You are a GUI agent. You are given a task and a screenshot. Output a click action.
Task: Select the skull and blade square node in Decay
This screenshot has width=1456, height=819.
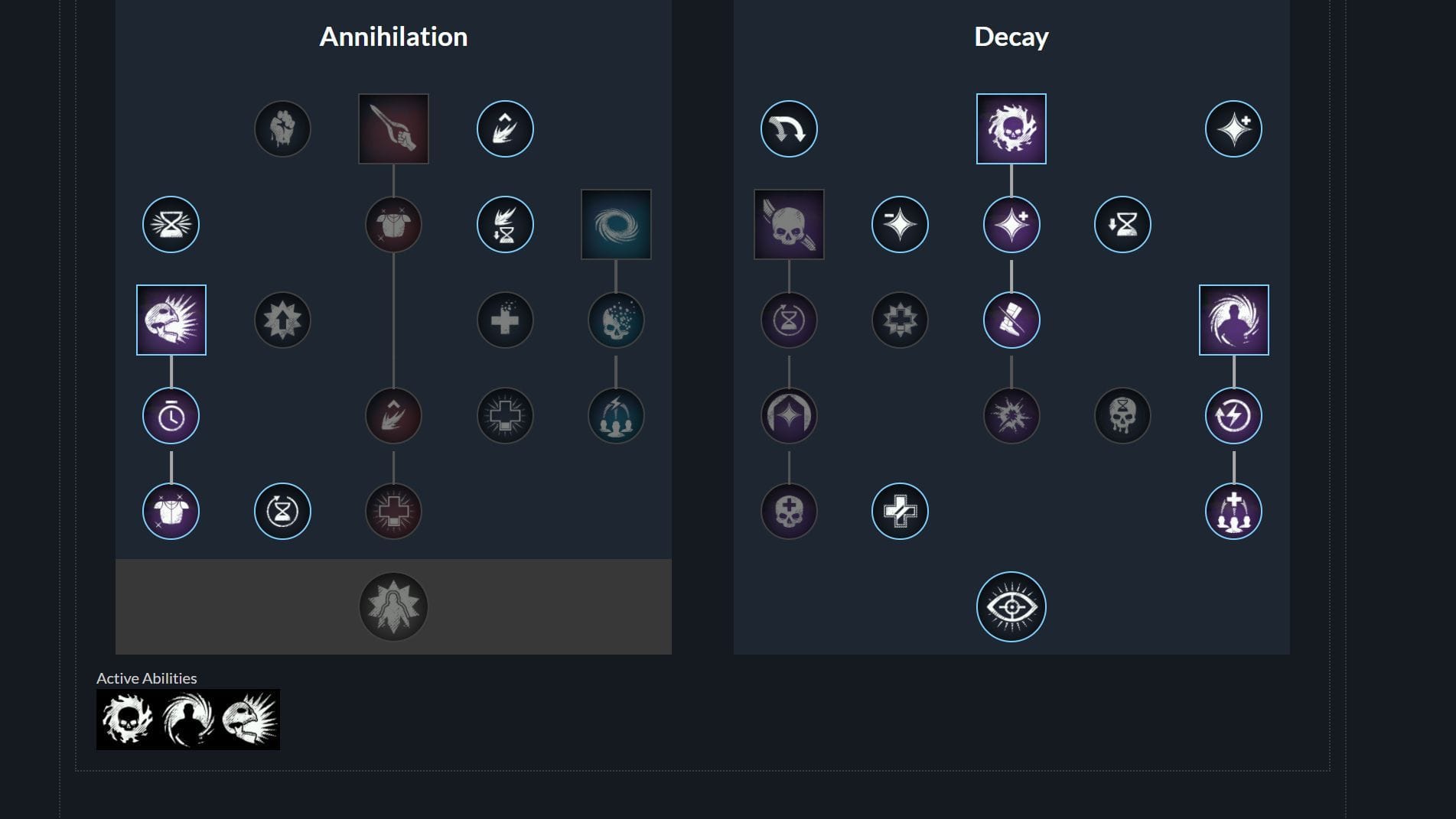pos(789,223)
